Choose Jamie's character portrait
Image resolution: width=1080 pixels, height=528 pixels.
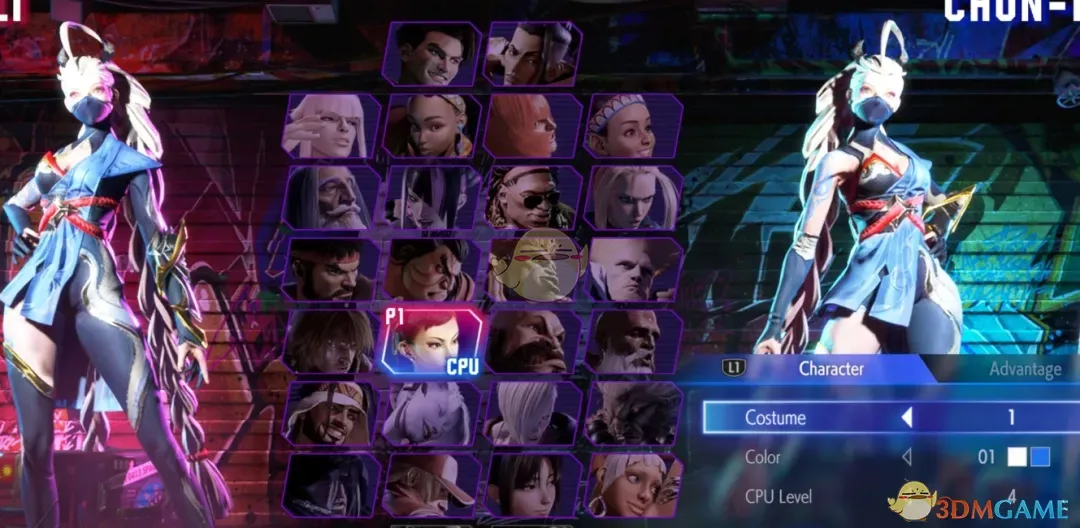click(x=532, y=53)
